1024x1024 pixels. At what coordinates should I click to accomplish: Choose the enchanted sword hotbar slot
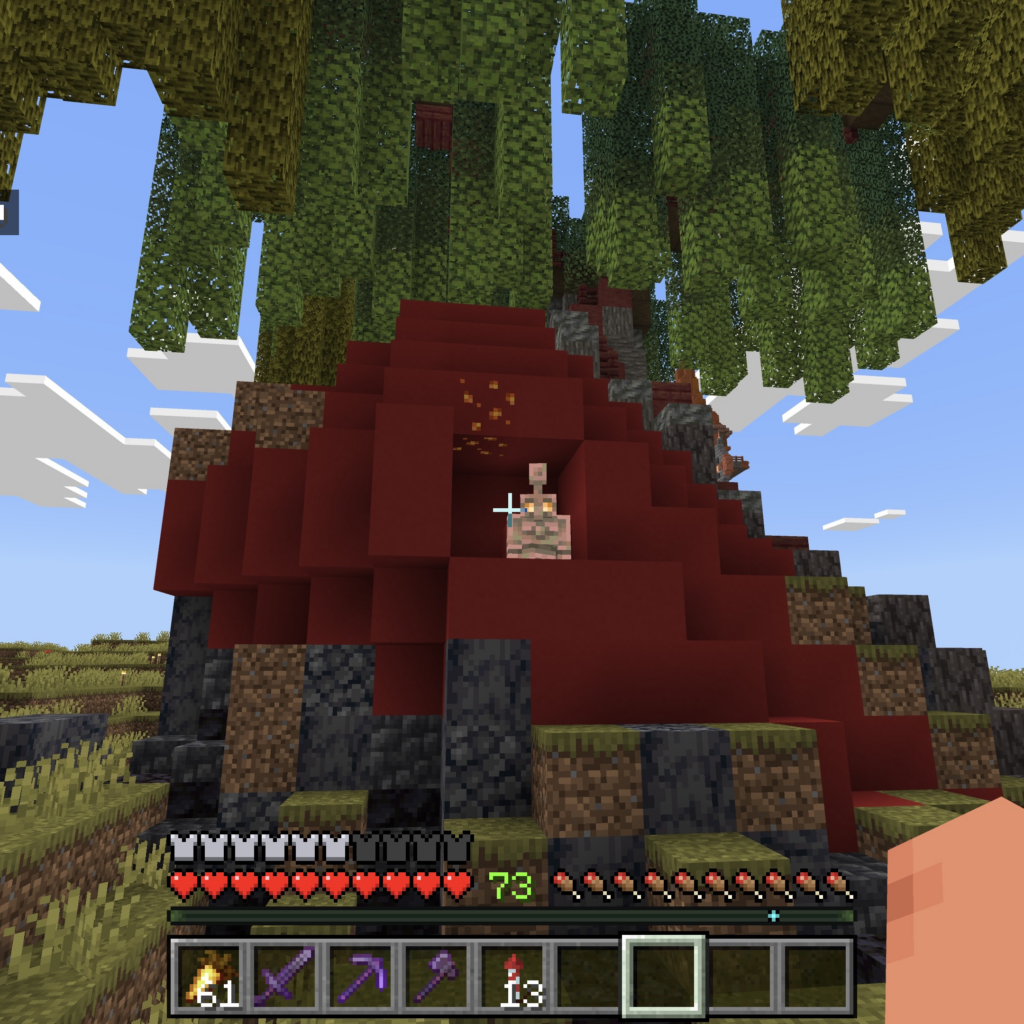pos(286,975)
